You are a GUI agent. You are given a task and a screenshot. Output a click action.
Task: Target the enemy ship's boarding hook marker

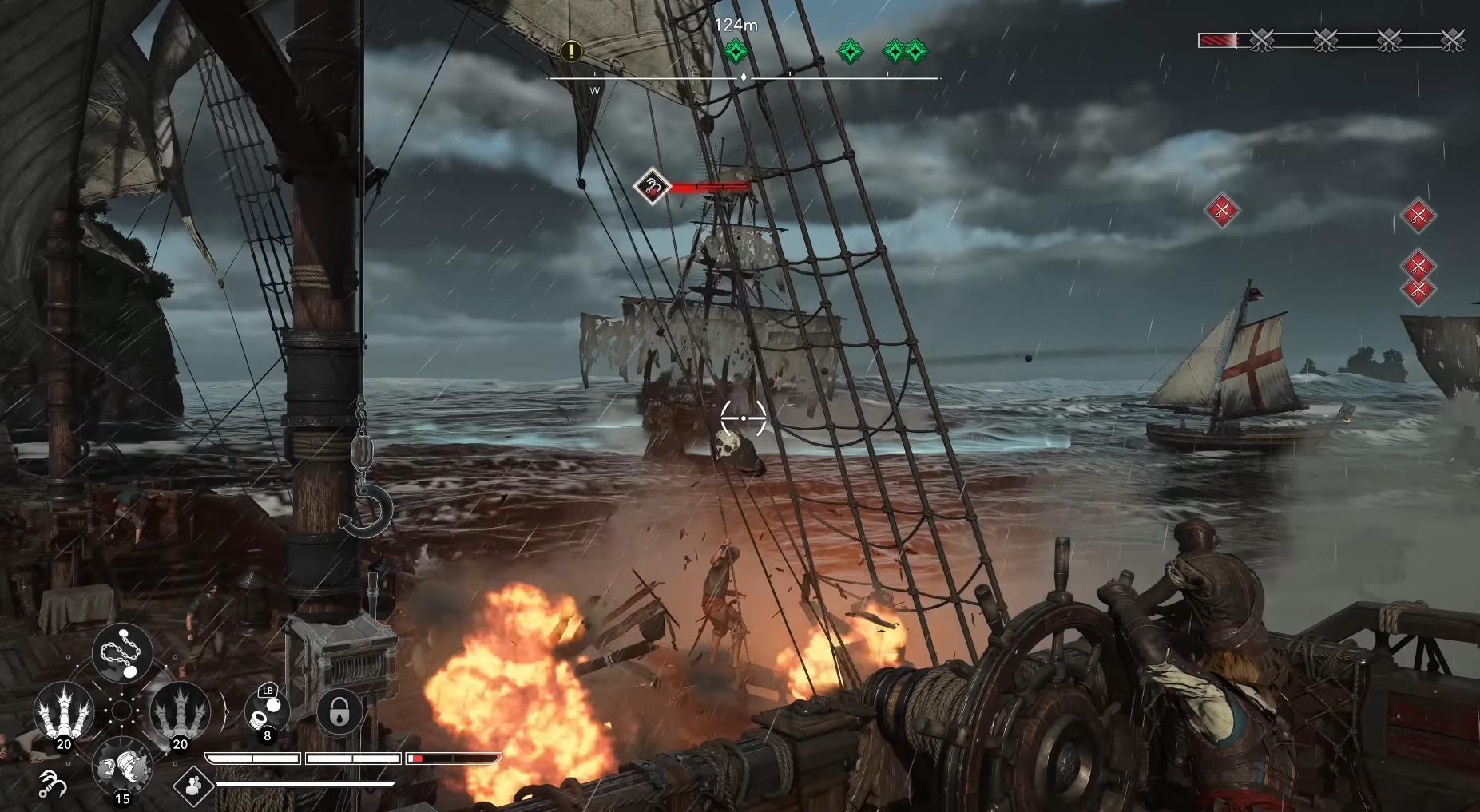click(653, 187)
